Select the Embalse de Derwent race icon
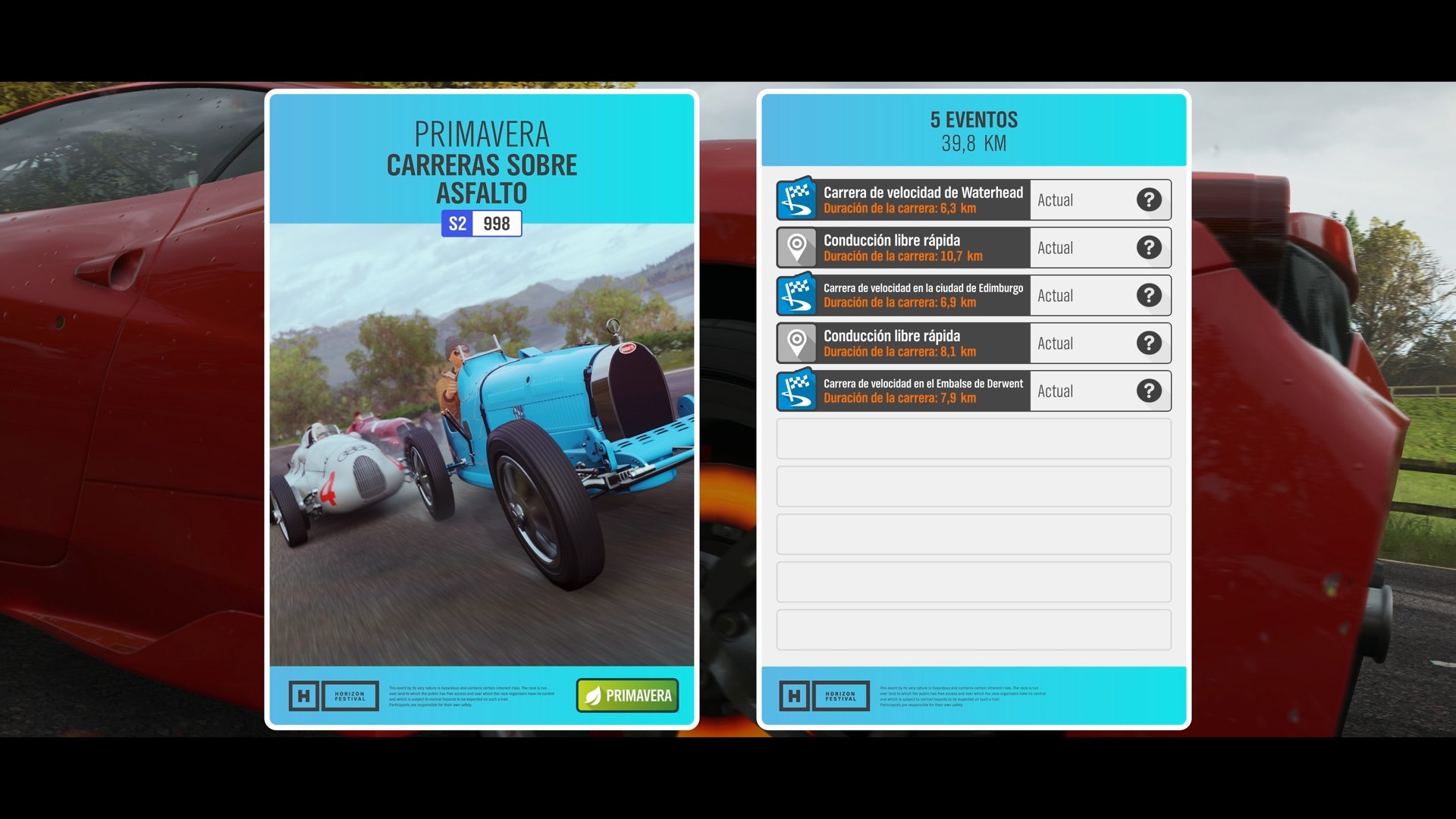1456x819 pixels. [x=795, y=391]
